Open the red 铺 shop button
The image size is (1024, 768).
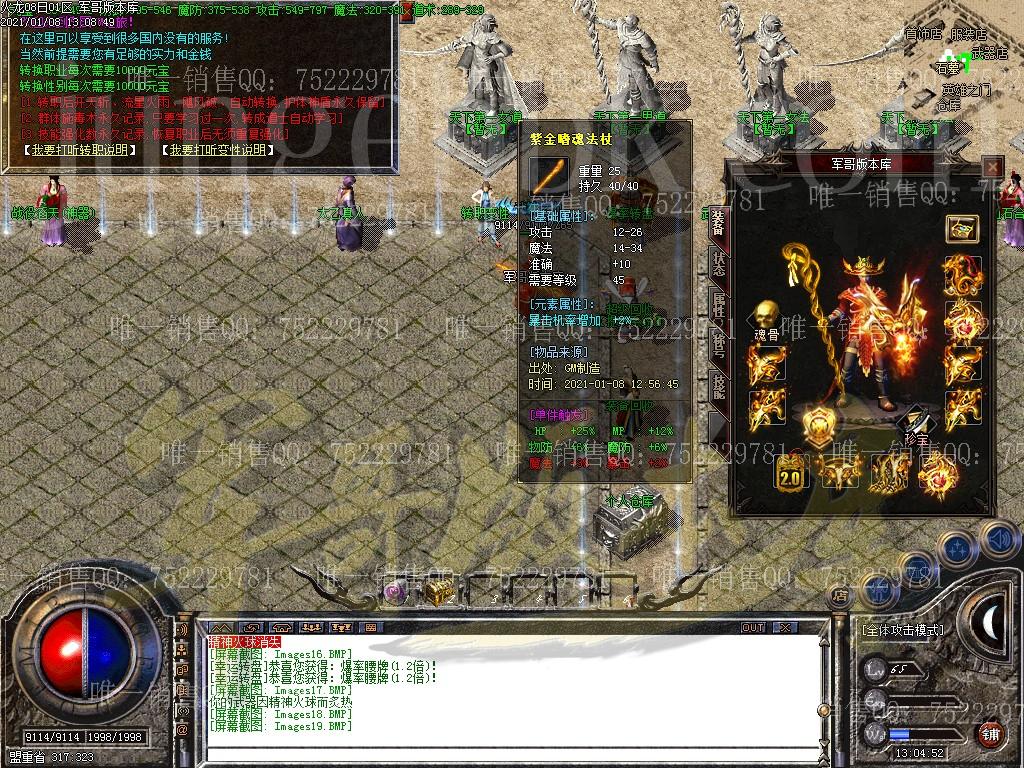coord(990,735)
